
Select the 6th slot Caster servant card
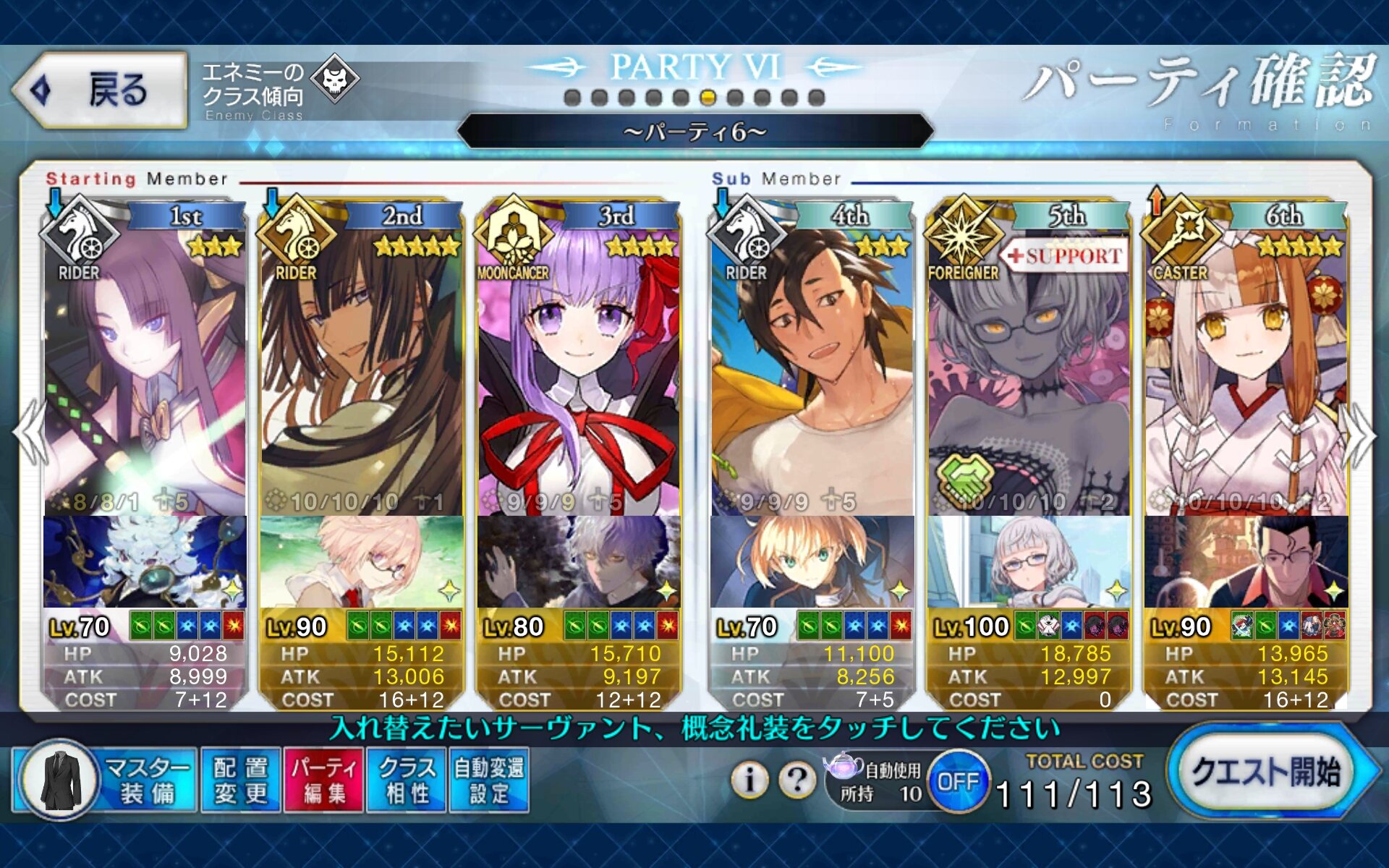[x=1246, y=362]
